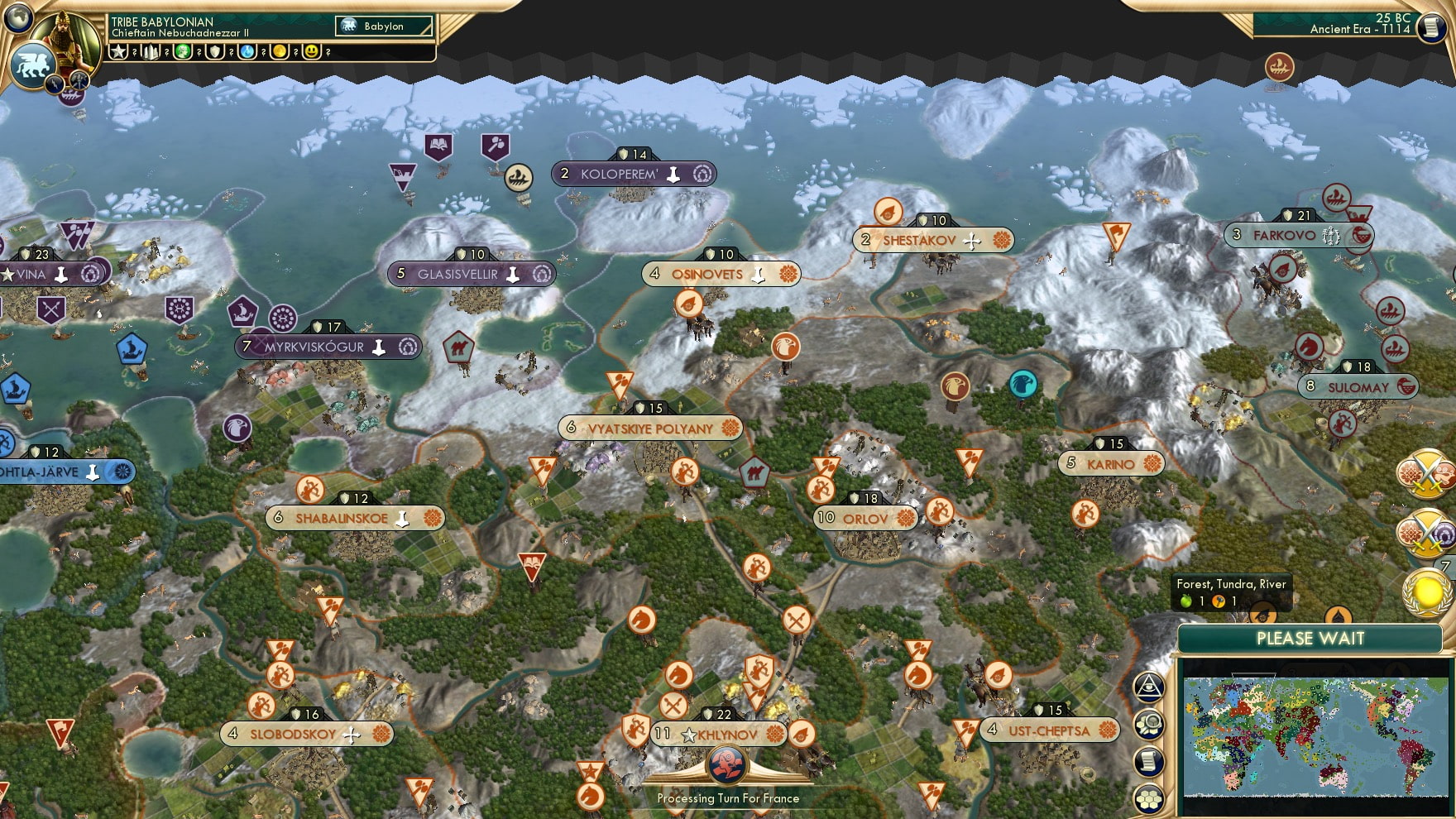This screenshot has width=1456, height=819.
Task: Toggle the eye icon for map overlay visibility
Action: [x=1147, y=686]
